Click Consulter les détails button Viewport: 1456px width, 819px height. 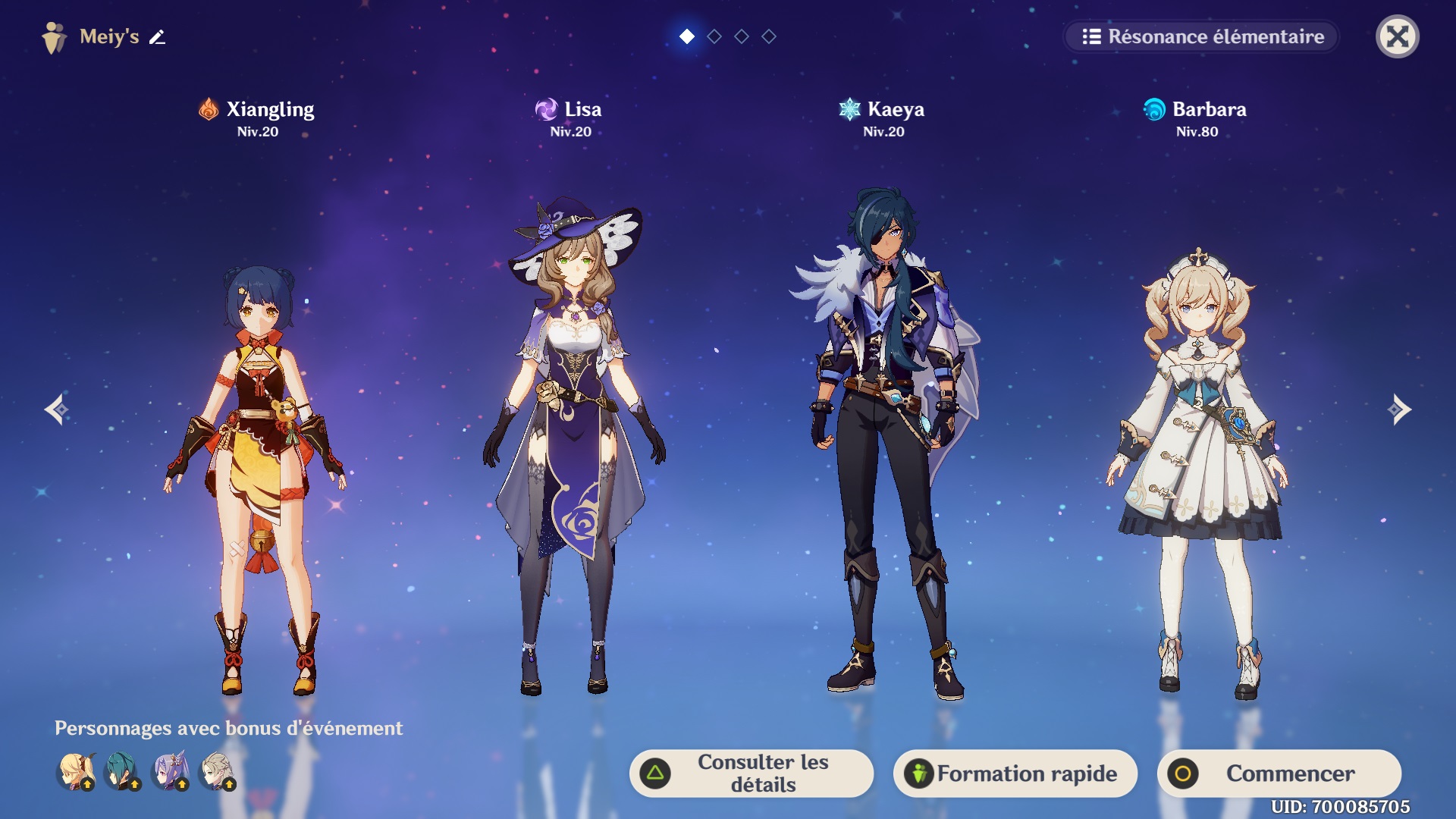coord(751,773)
